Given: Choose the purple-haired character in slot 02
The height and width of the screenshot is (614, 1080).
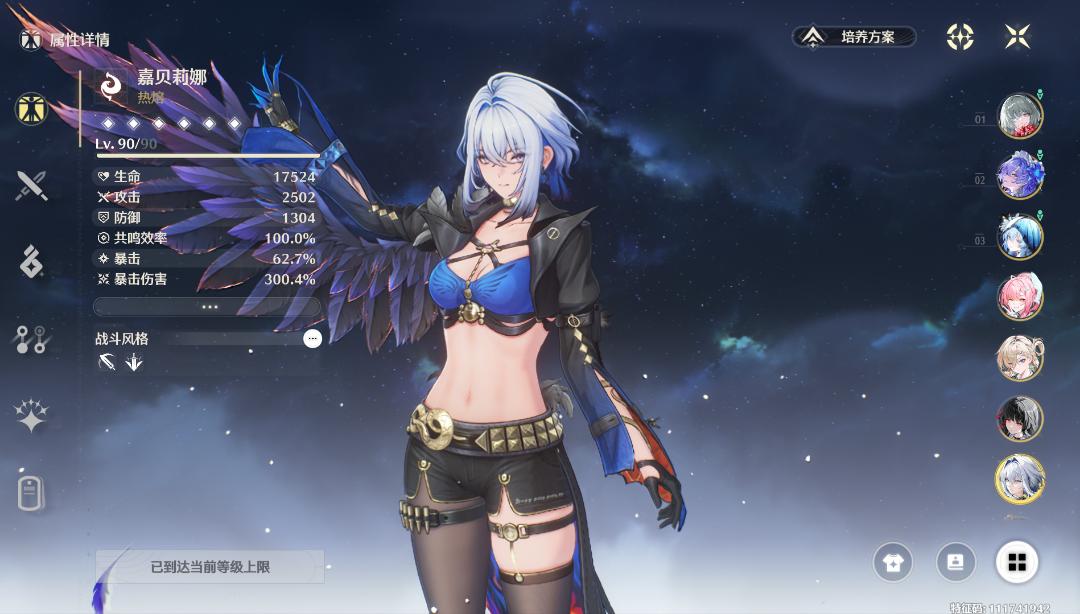Looking at the screenshot, I should click(x=1020, y=176).
